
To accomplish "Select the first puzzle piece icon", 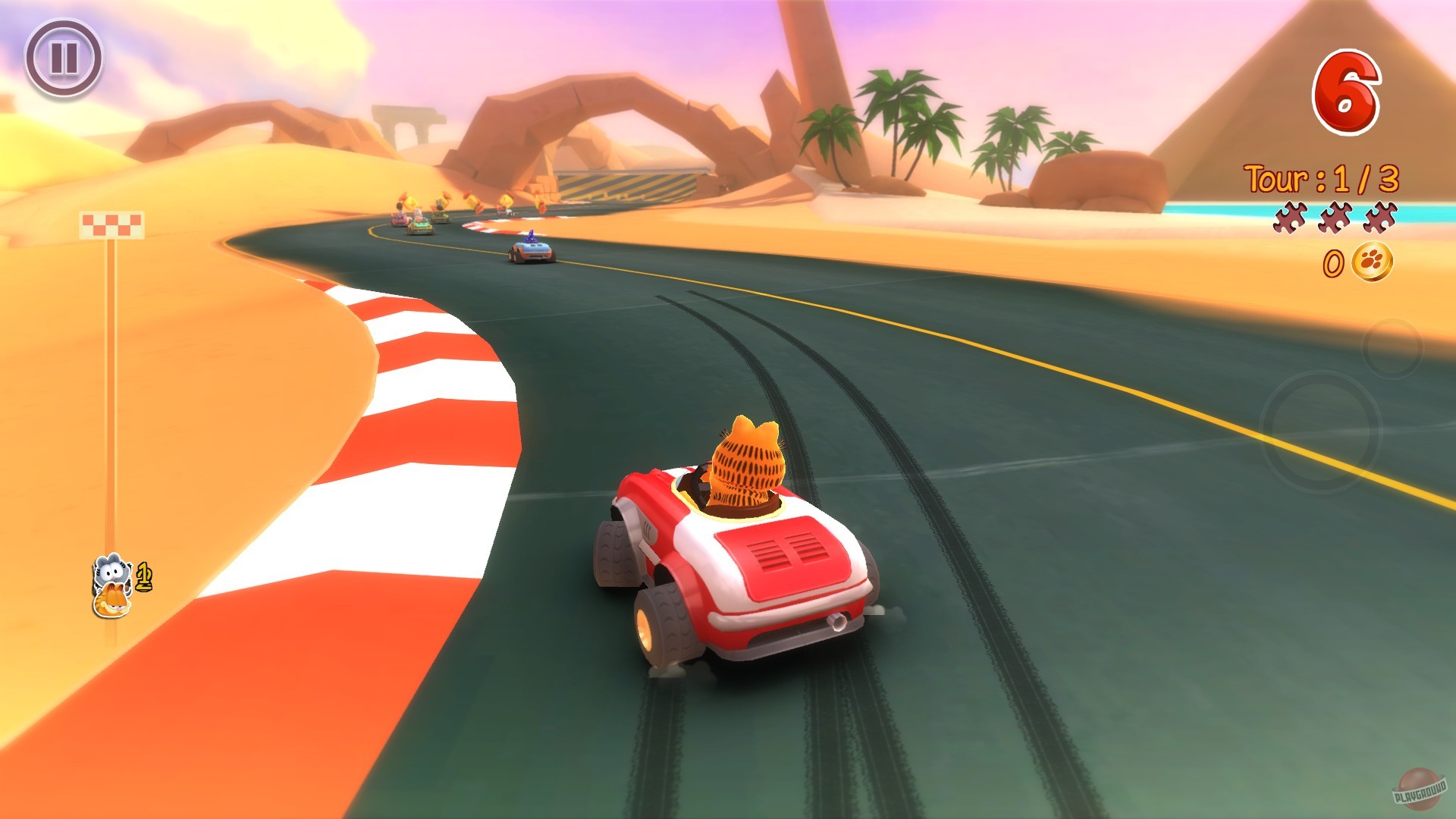I will [1289, 218].
